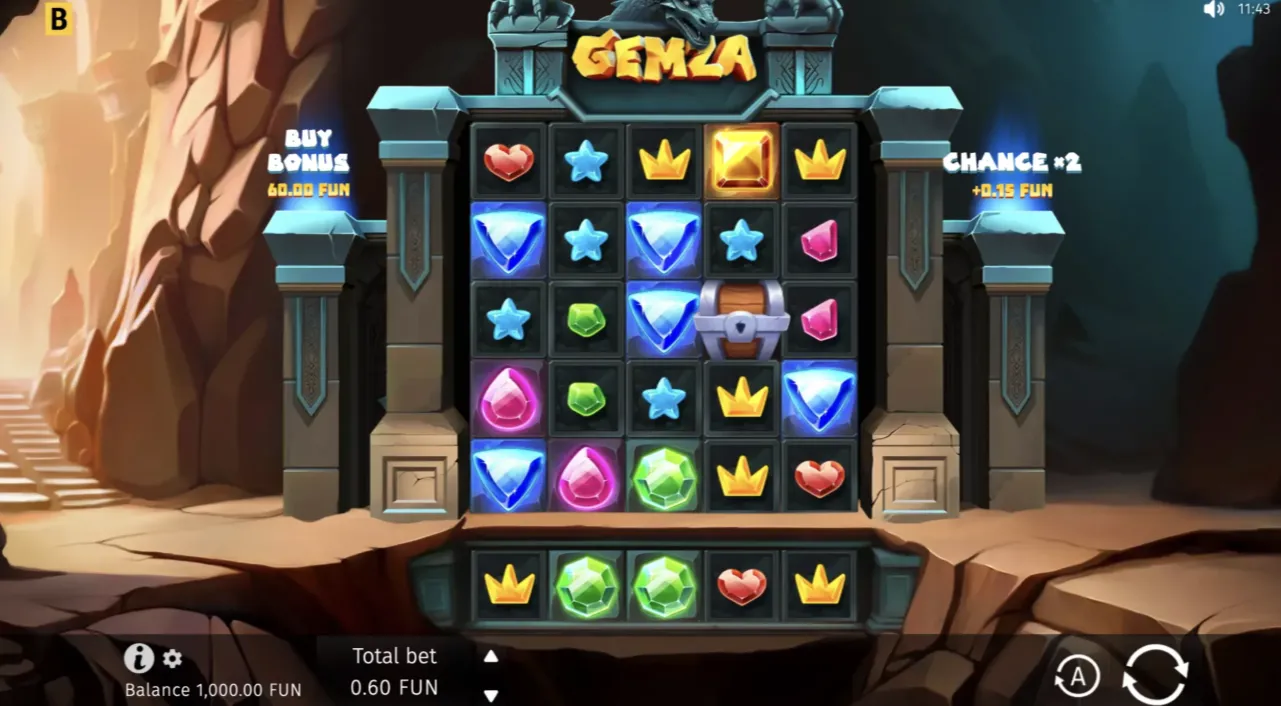Spin the reels with the circular arrows button
This screenshot has height=706, width=1281.
click(x=1155, y=675)
